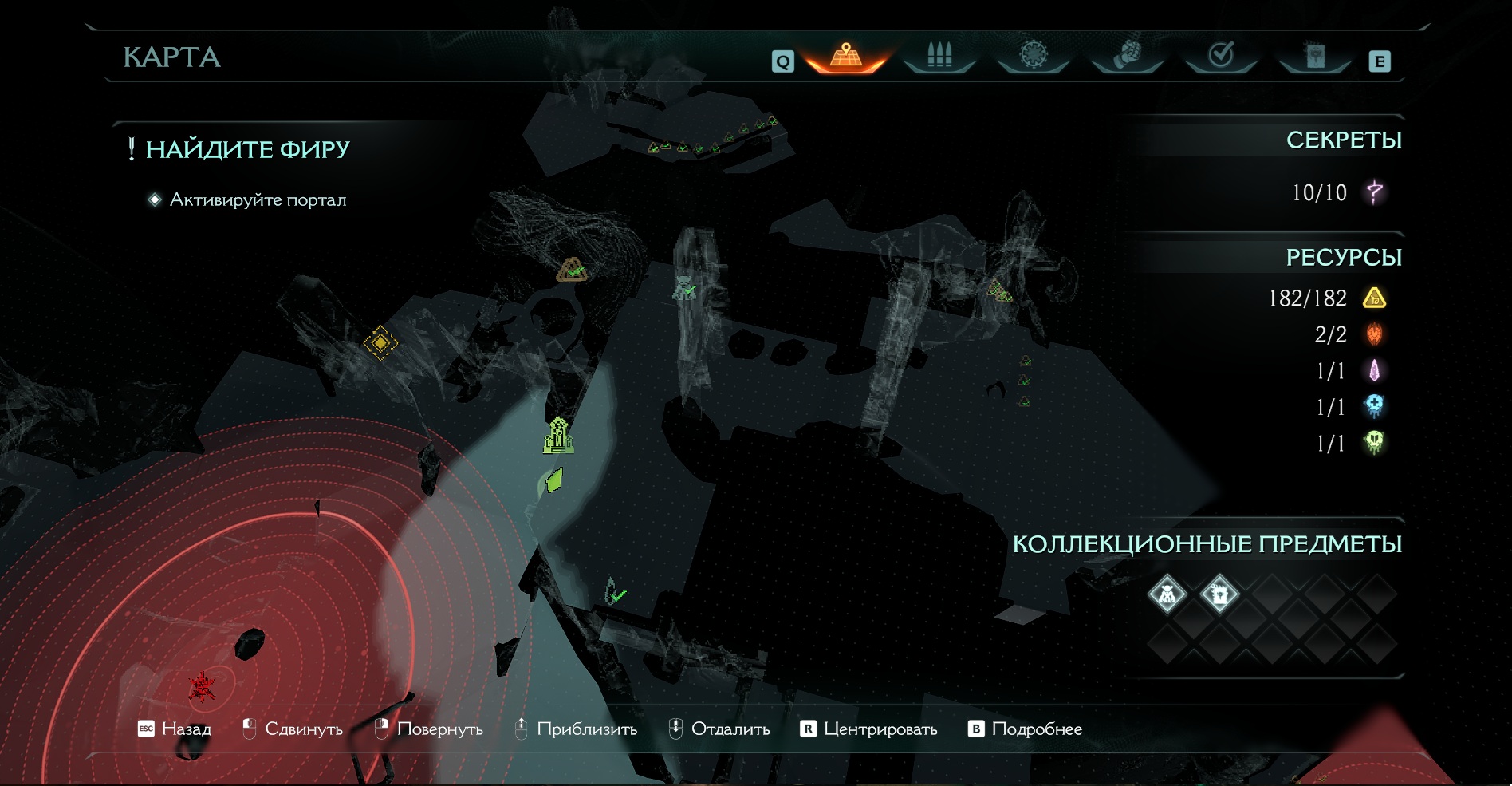Image resolution: width=1512 pixels, height=786 pixels.
Task: Go back using the Назад button
Action: (175, 729)
